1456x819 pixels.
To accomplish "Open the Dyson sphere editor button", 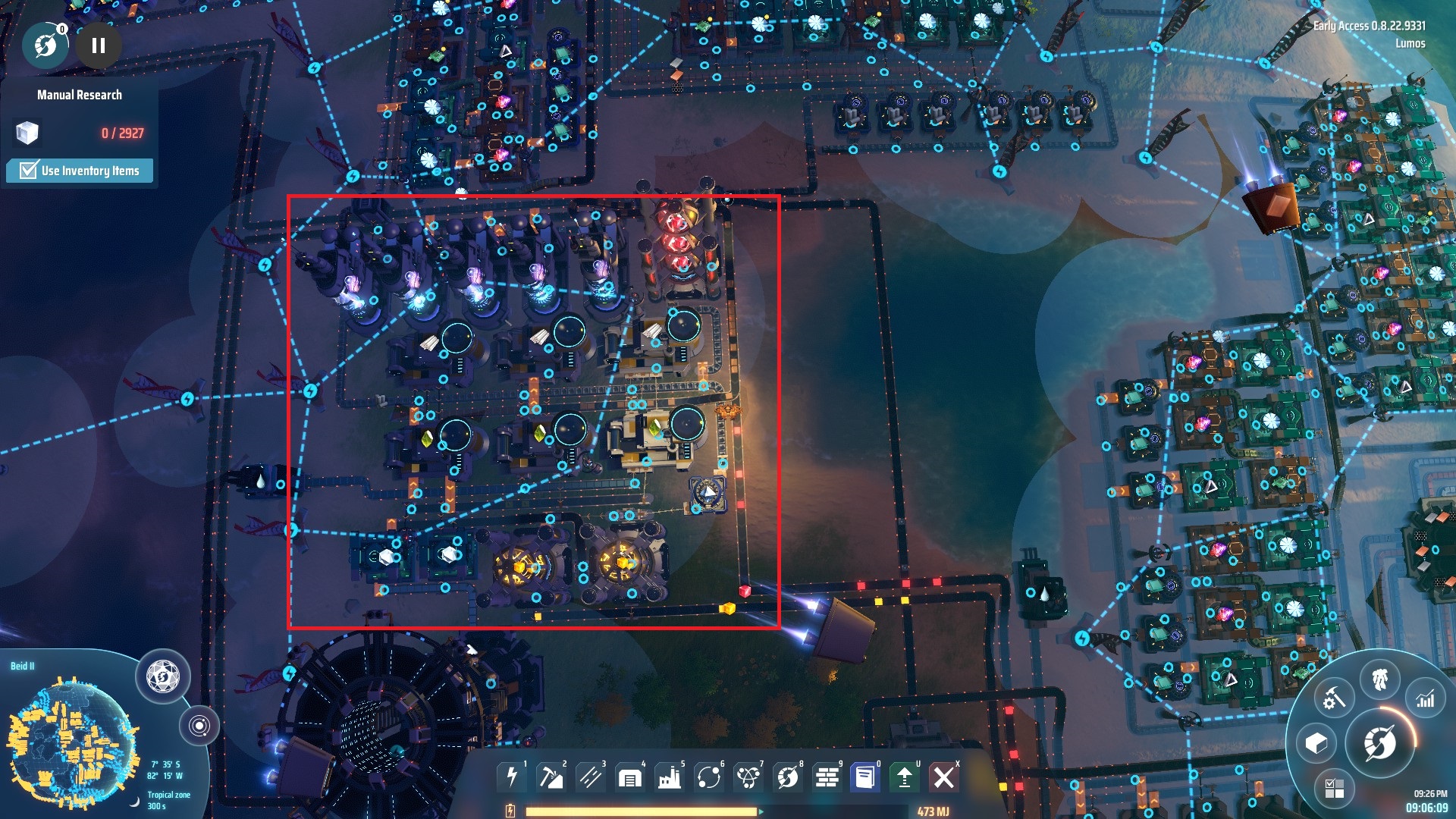I will tap(162, 675).
